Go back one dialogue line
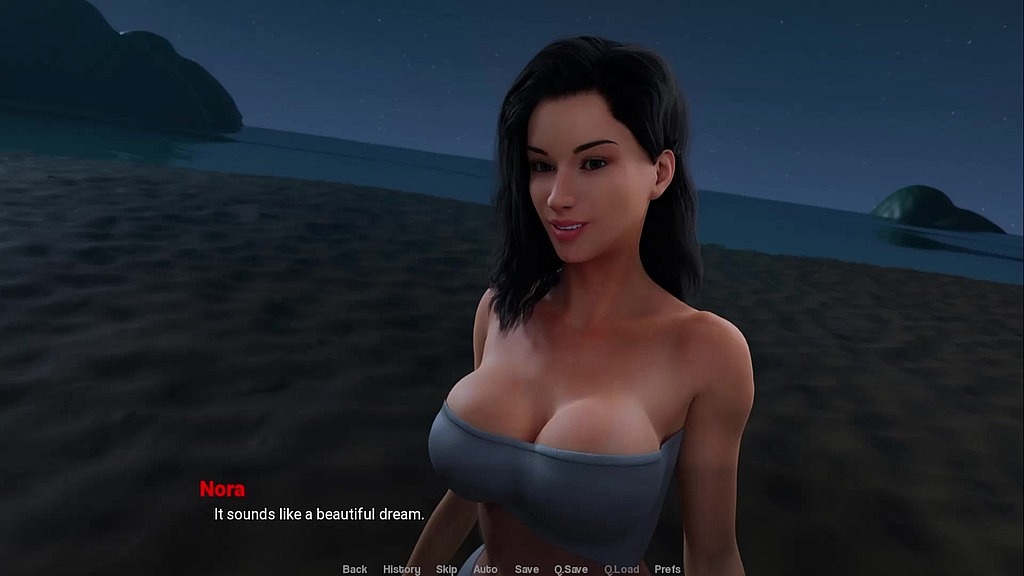The height and width of the screenshot is (576, 1024). click(355, 569)
